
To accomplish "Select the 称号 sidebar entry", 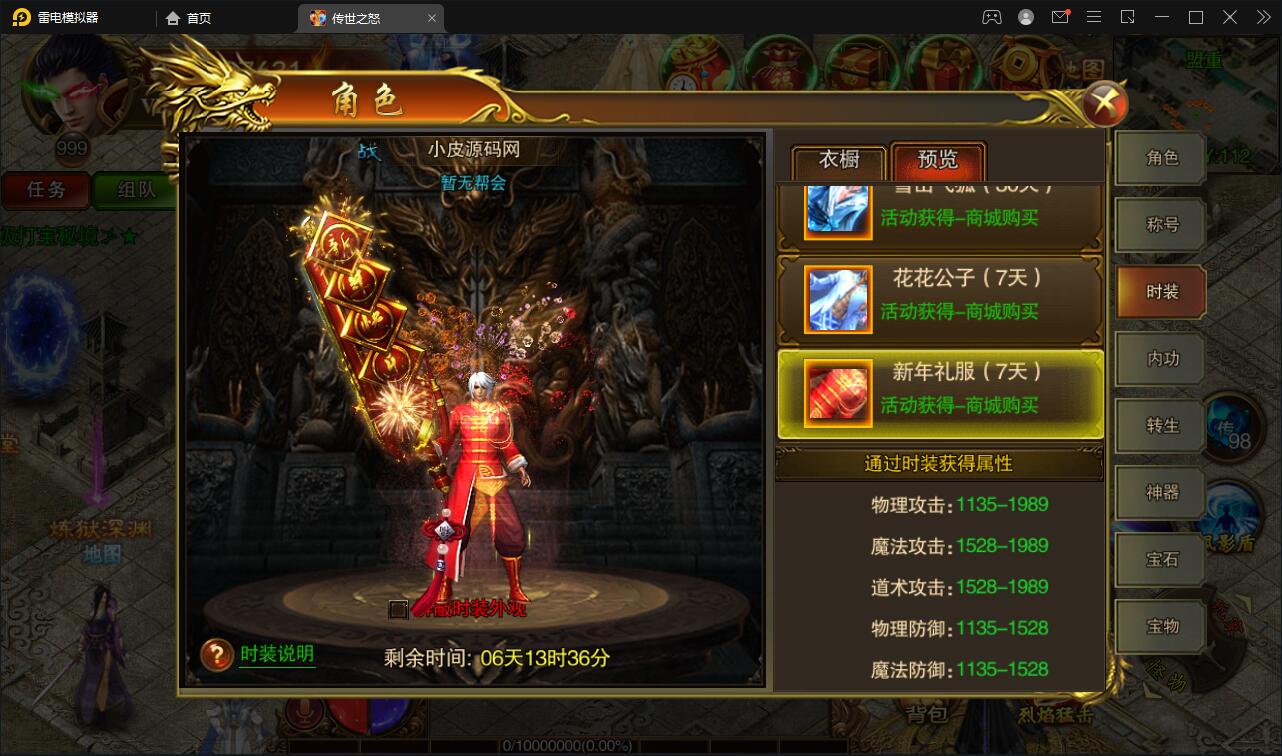I will 1160,224.
